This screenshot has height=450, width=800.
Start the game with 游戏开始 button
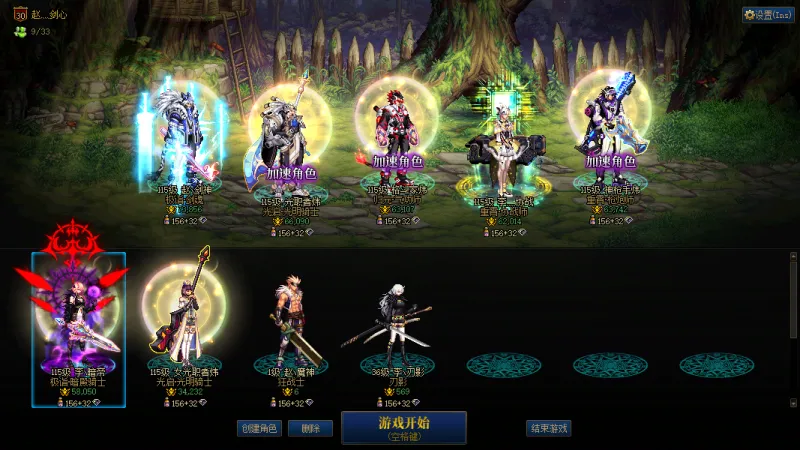point(403,427)
